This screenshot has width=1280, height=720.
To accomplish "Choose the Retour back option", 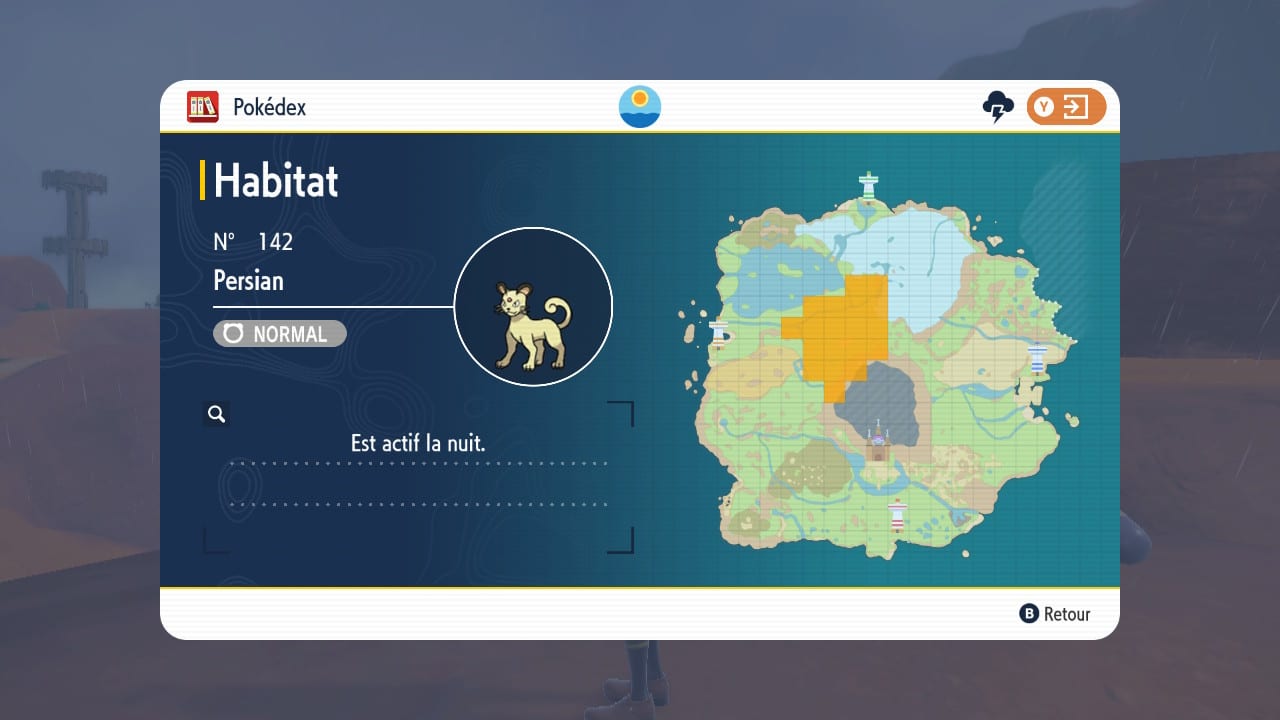I will click(x=1055, y=614).
